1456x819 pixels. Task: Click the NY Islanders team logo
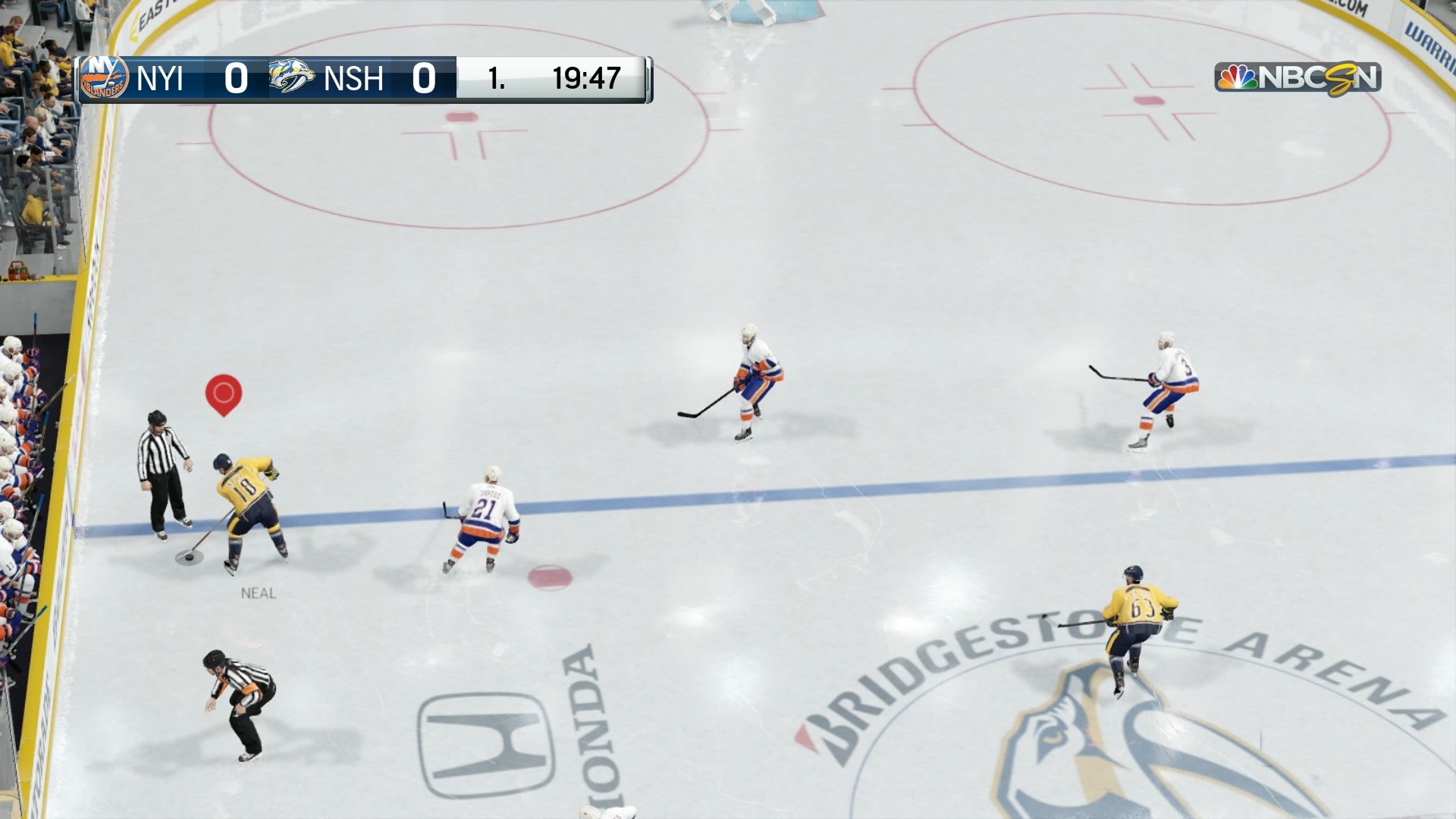(105, 78)
